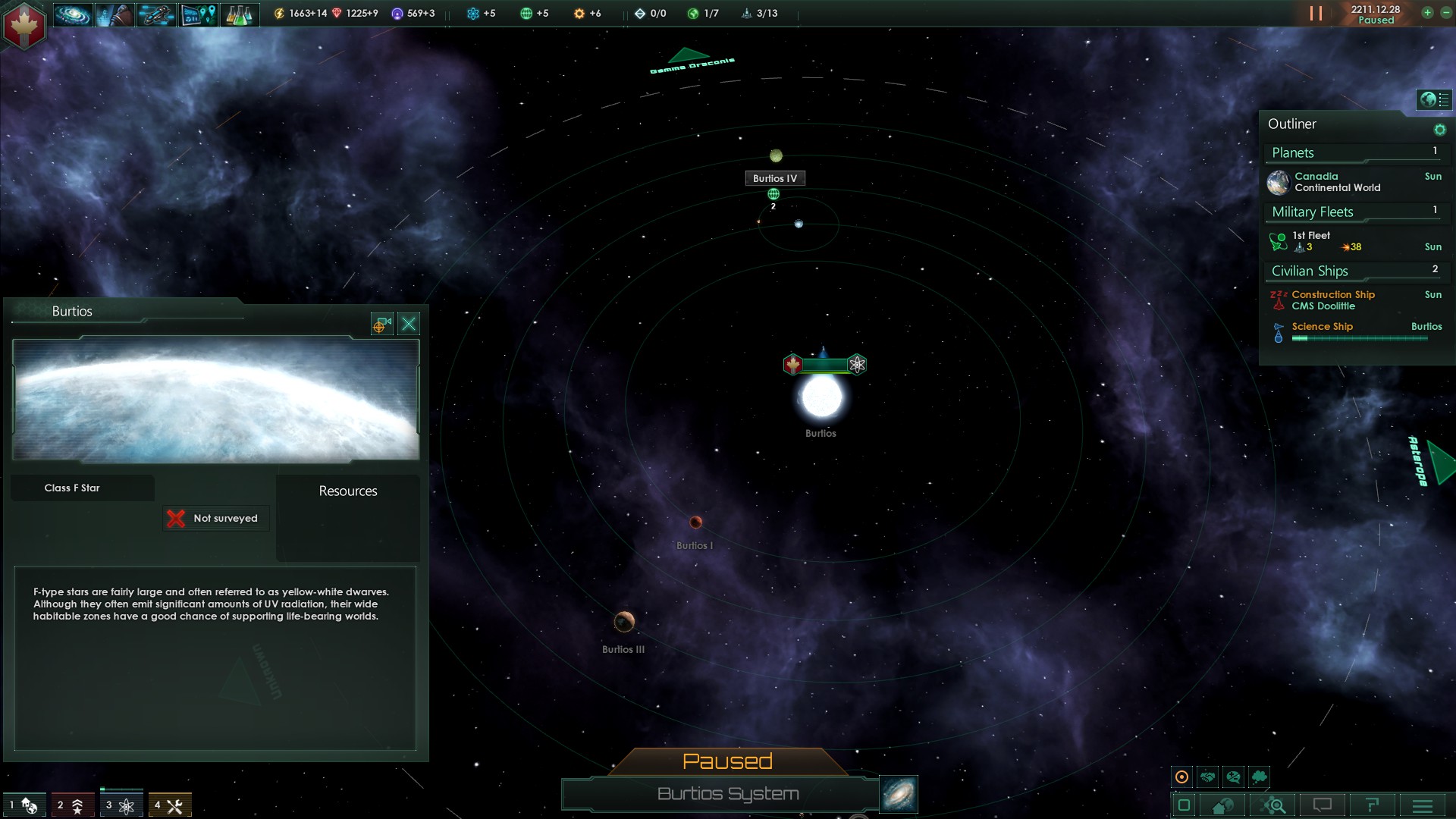Open the ship designer toolbar button

pyautogui.click(x=156, y=14)
